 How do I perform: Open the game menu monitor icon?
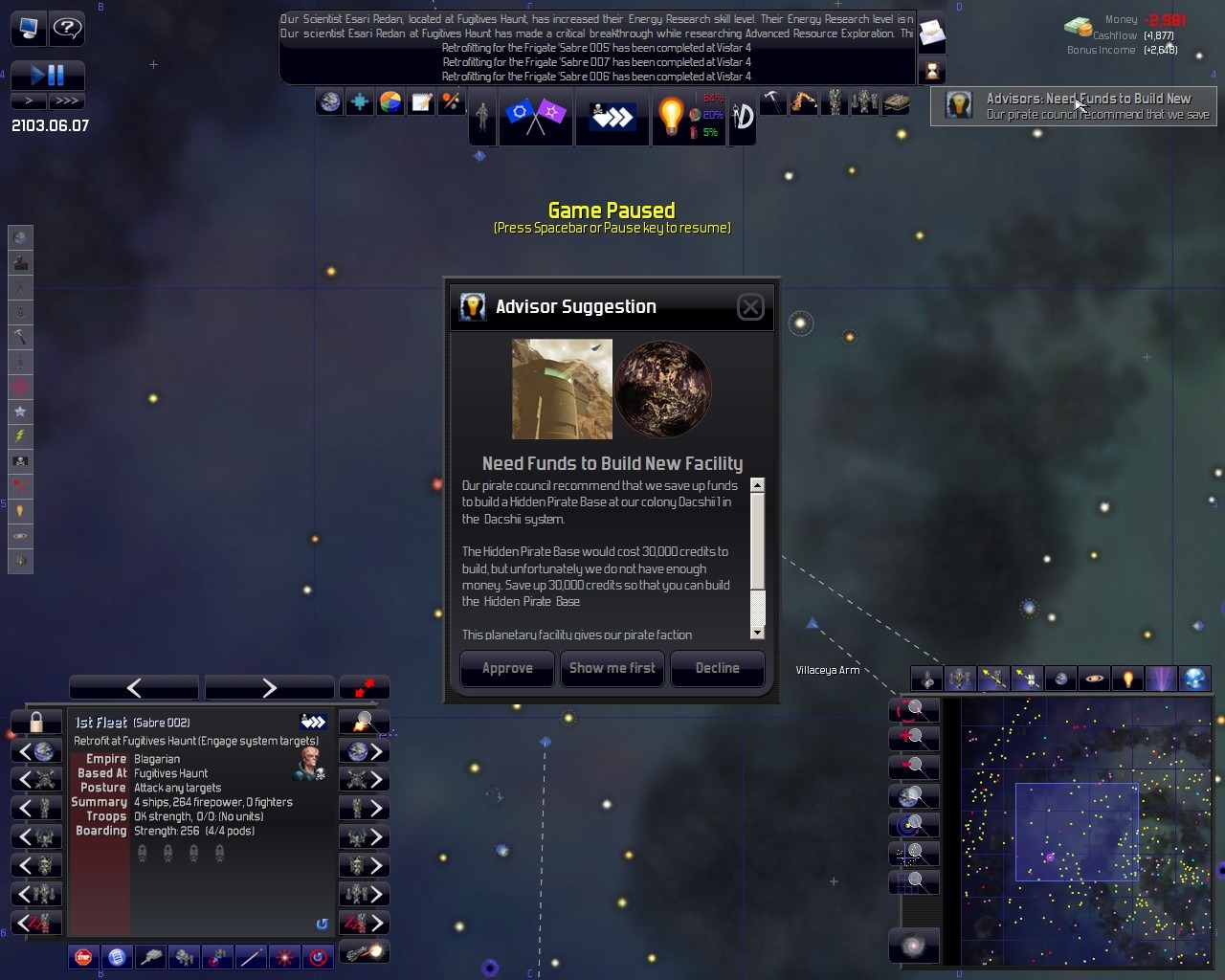coord(28,29)
